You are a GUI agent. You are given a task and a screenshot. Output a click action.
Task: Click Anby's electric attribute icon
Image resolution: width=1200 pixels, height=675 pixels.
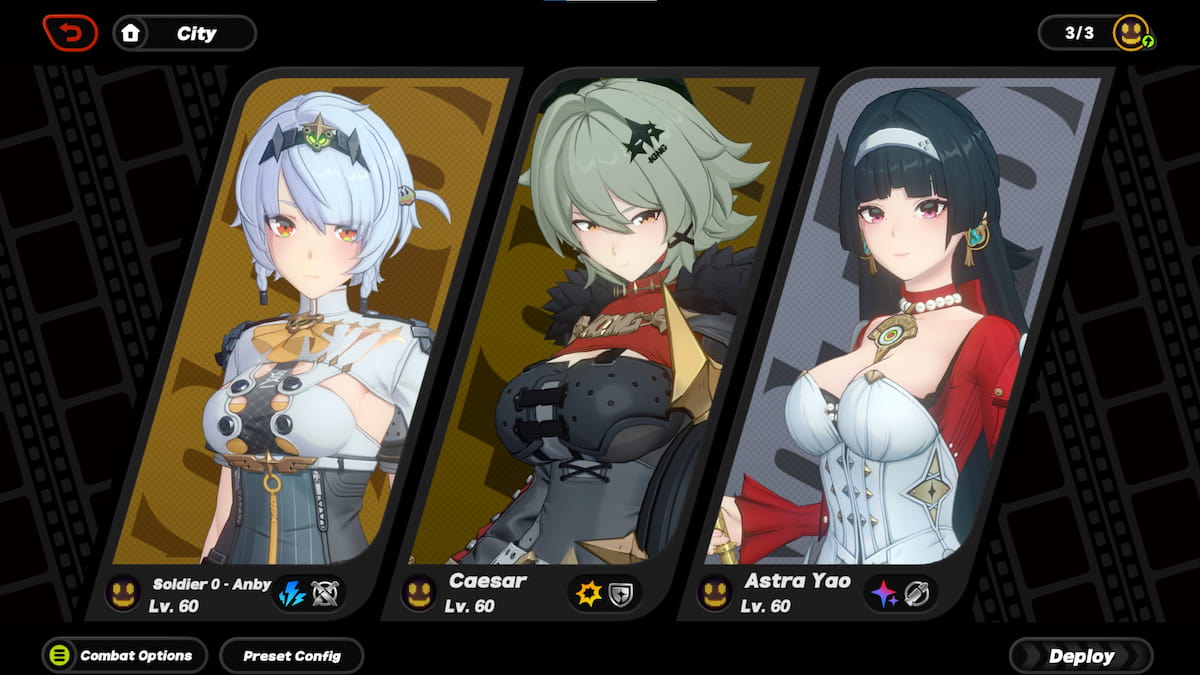tap(293, 593)
